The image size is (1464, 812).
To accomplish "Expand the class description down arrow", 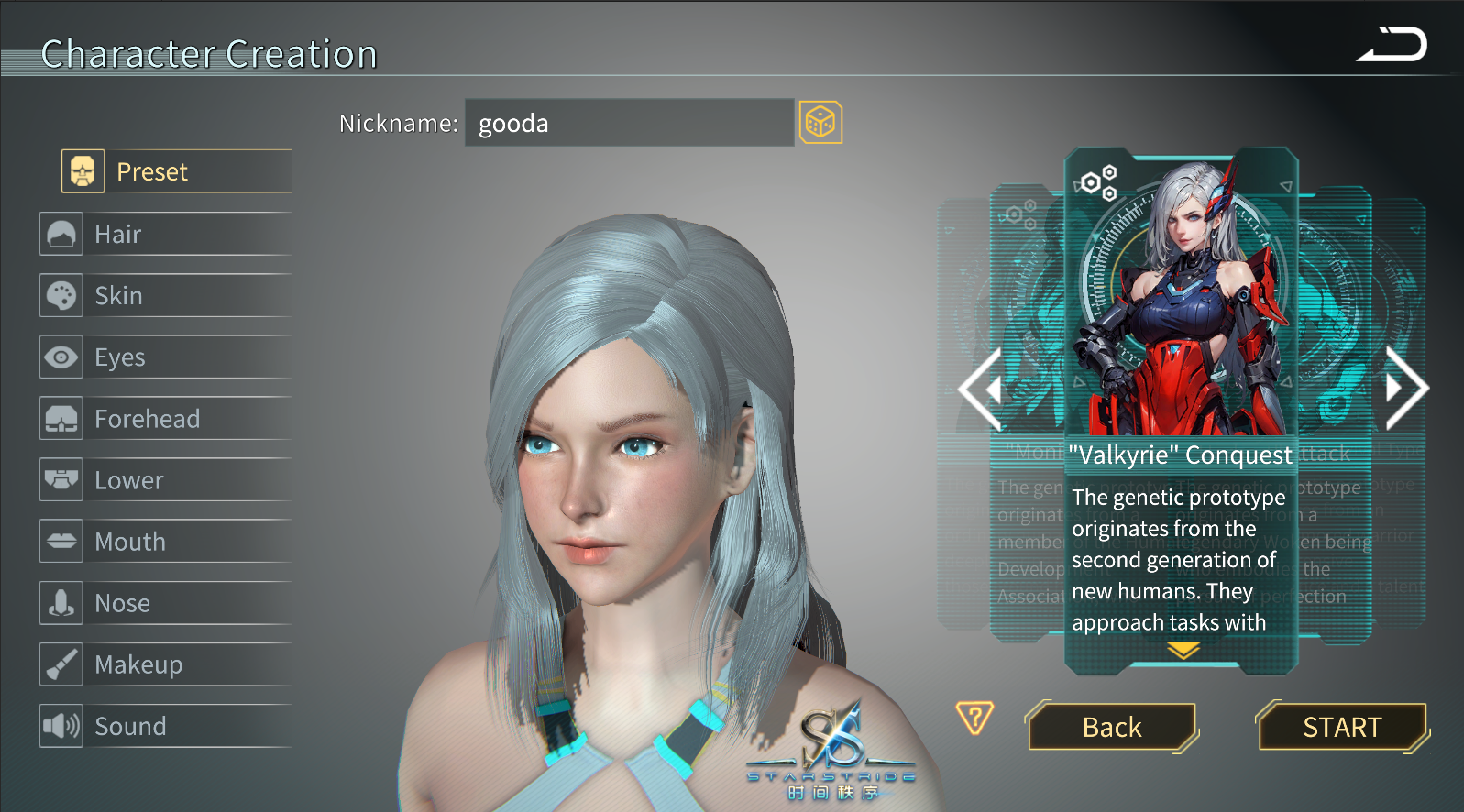I will [x=1183, y=651].
